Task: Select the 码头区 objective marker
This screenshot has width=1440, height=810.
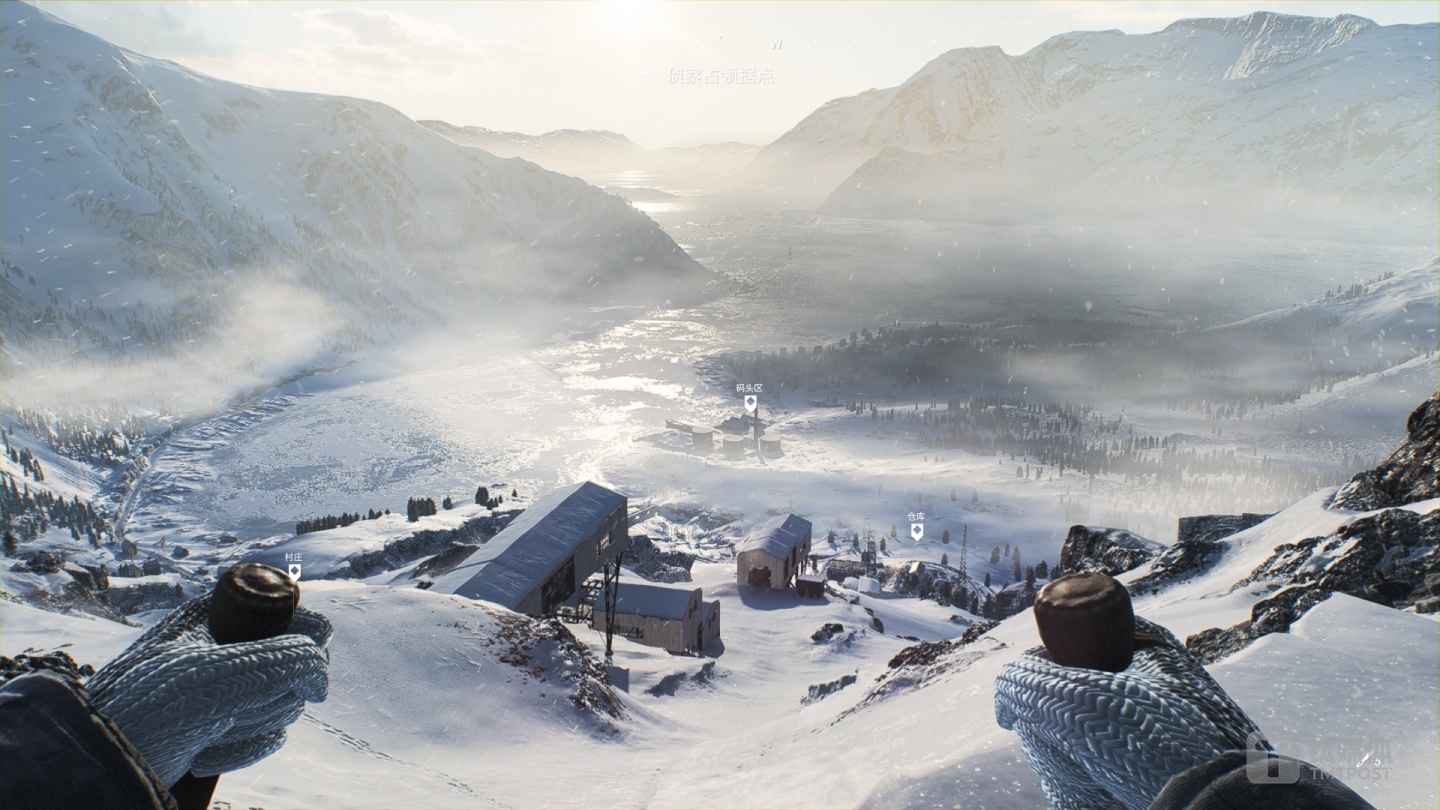Action: [x=750, y=403]
